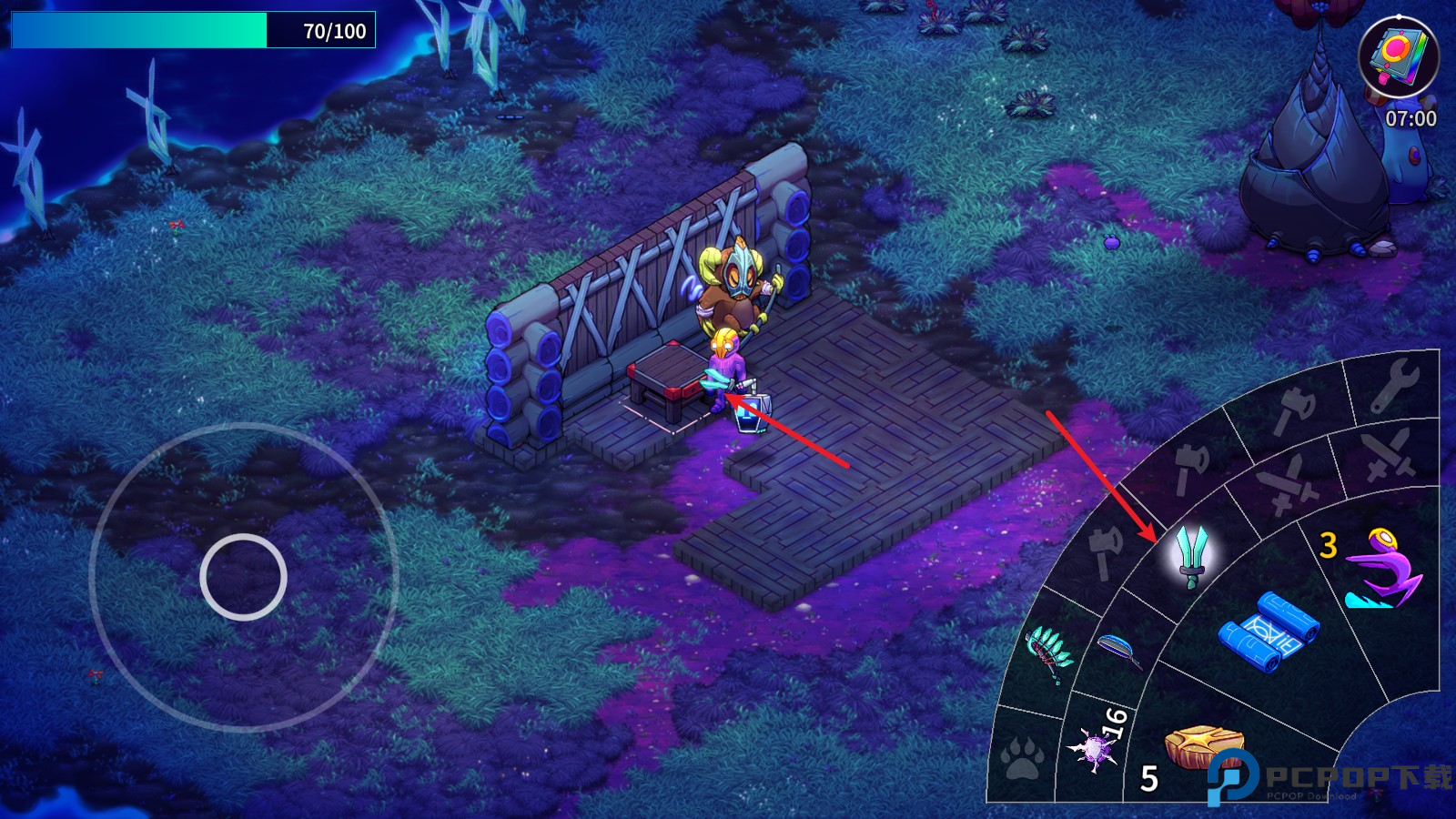Select the glowing twin-blade sword slot
Screen dimensions: 1456x819
[1191, 555]
